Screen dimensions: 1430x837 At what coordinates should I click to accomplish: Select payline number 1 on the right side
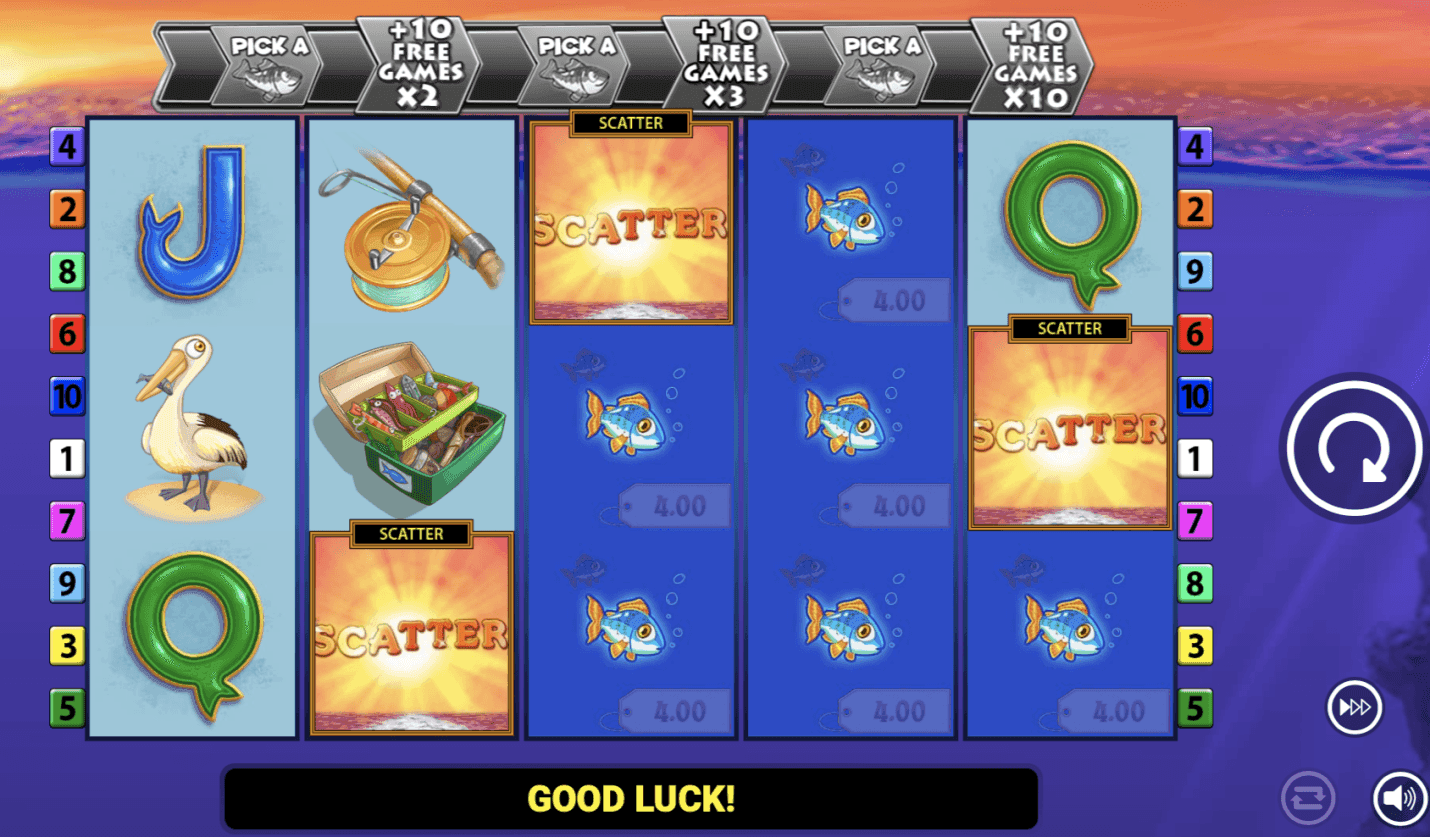(x=1193, y=459)
